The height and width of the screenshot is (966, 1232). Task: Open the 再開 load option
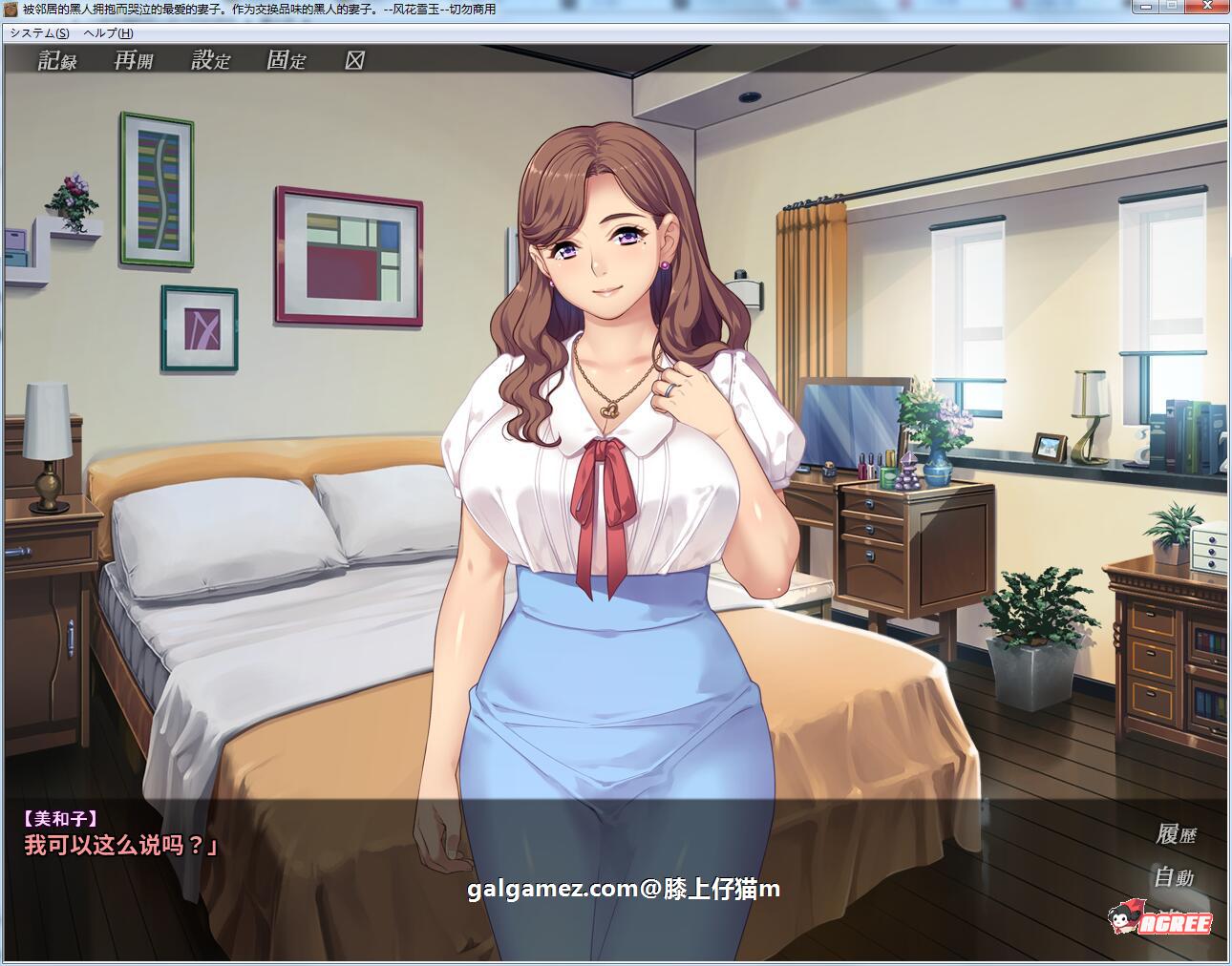tap(132, 61)
